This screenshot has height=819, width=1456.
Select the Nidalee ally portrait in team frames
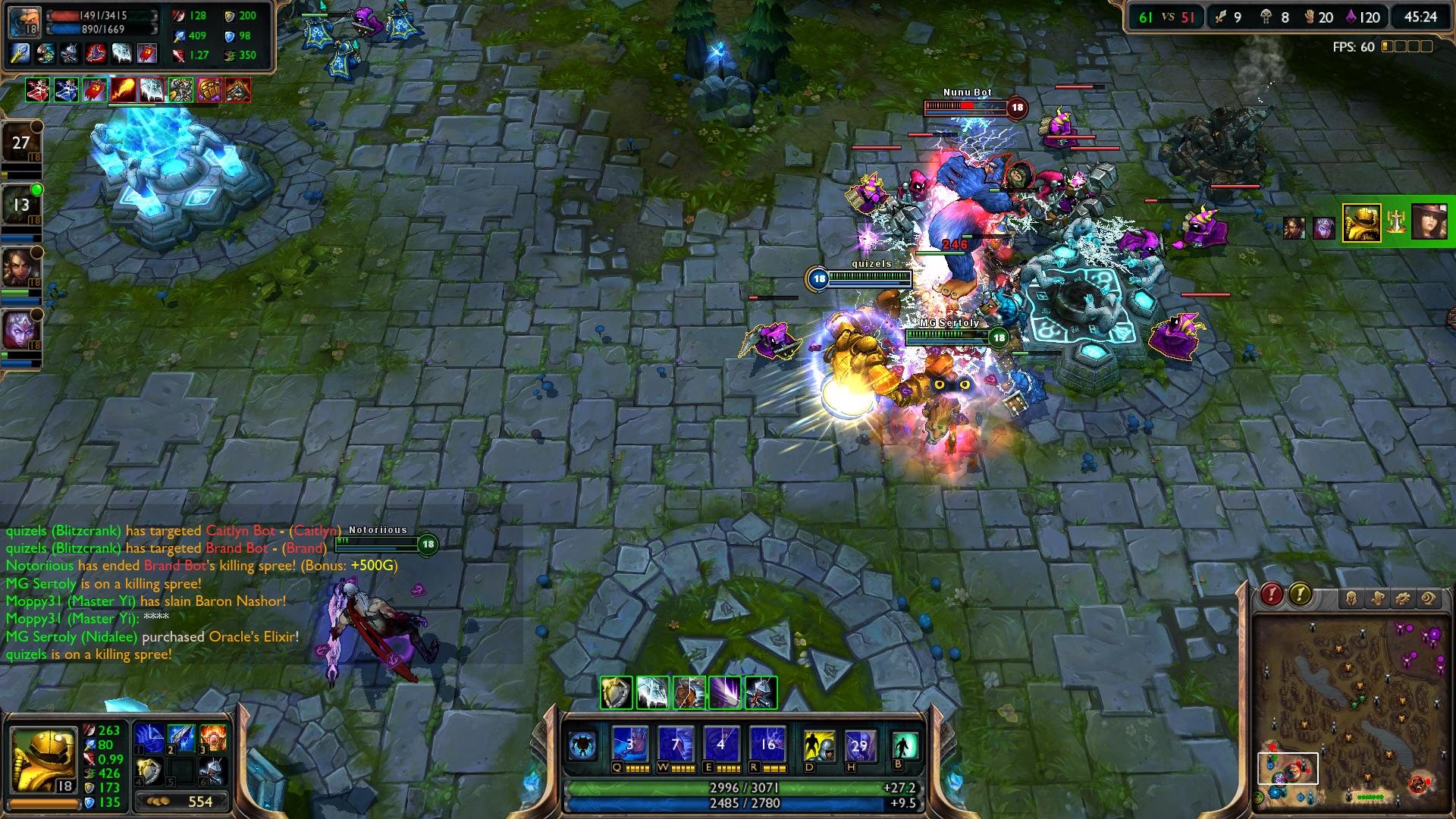pyautogui.click(x=20, y=267)
